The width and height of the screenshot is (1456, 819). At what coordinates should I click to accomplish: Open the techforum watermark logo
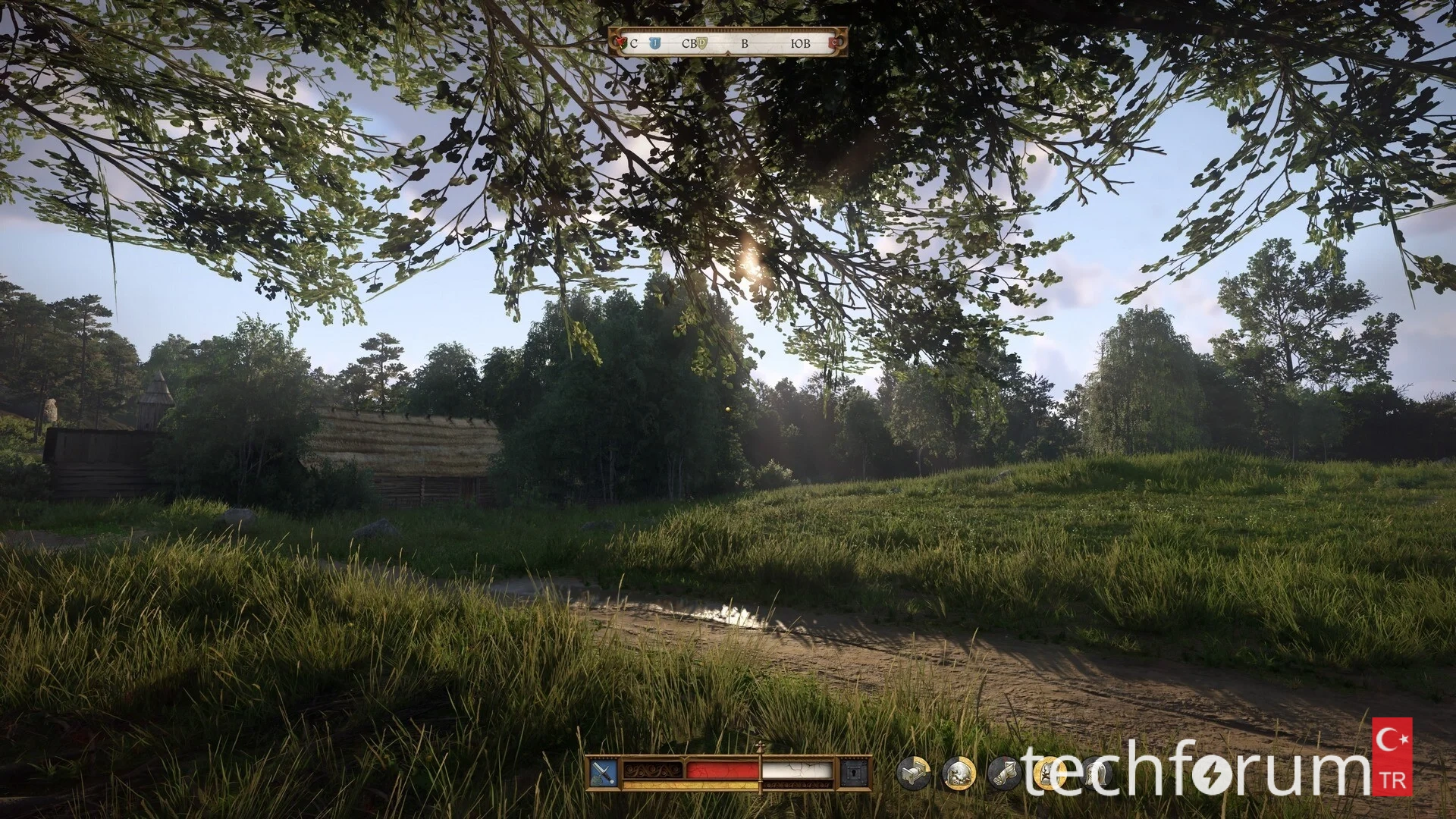pos(1213,770)
